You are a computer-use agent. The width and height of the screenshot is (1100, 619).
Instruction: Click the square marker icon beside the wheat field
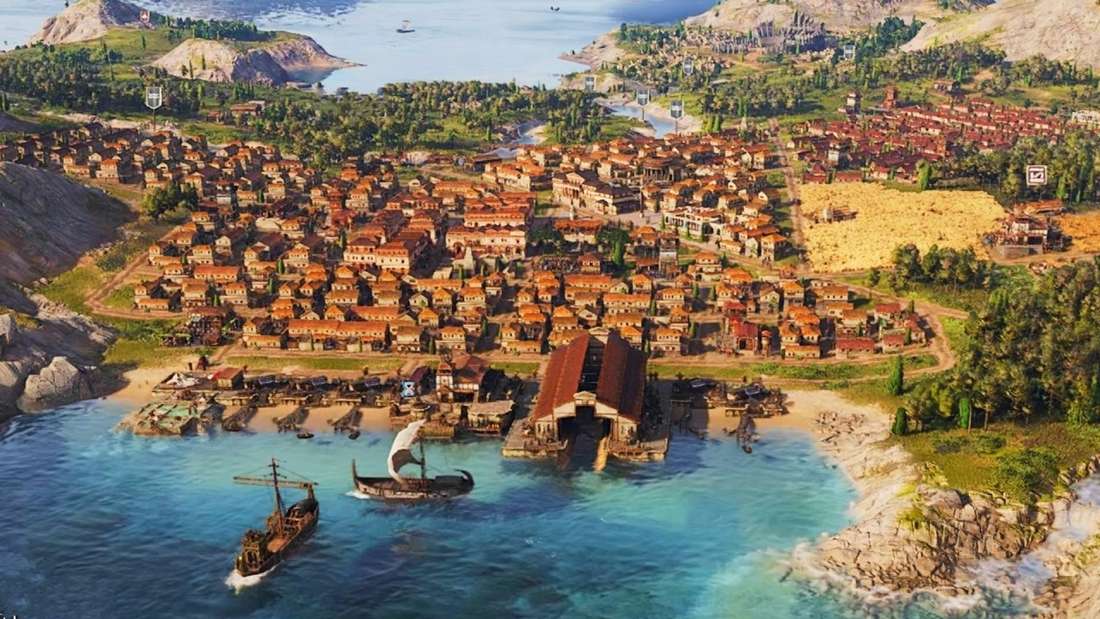(x=1036, y=175)
